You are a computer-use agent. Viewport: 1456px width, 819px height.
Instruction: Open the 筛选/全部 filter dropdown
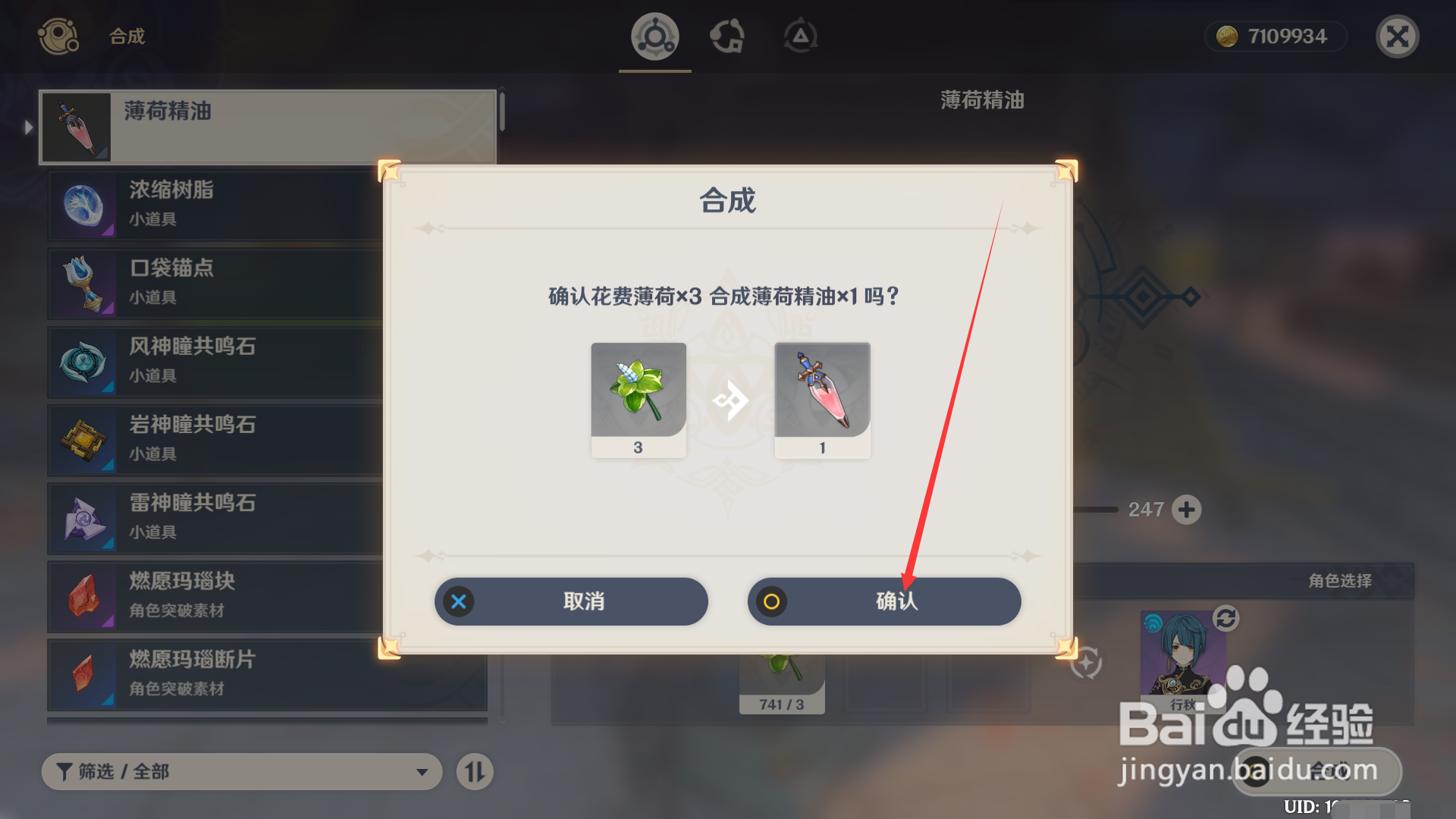point(241,771)
